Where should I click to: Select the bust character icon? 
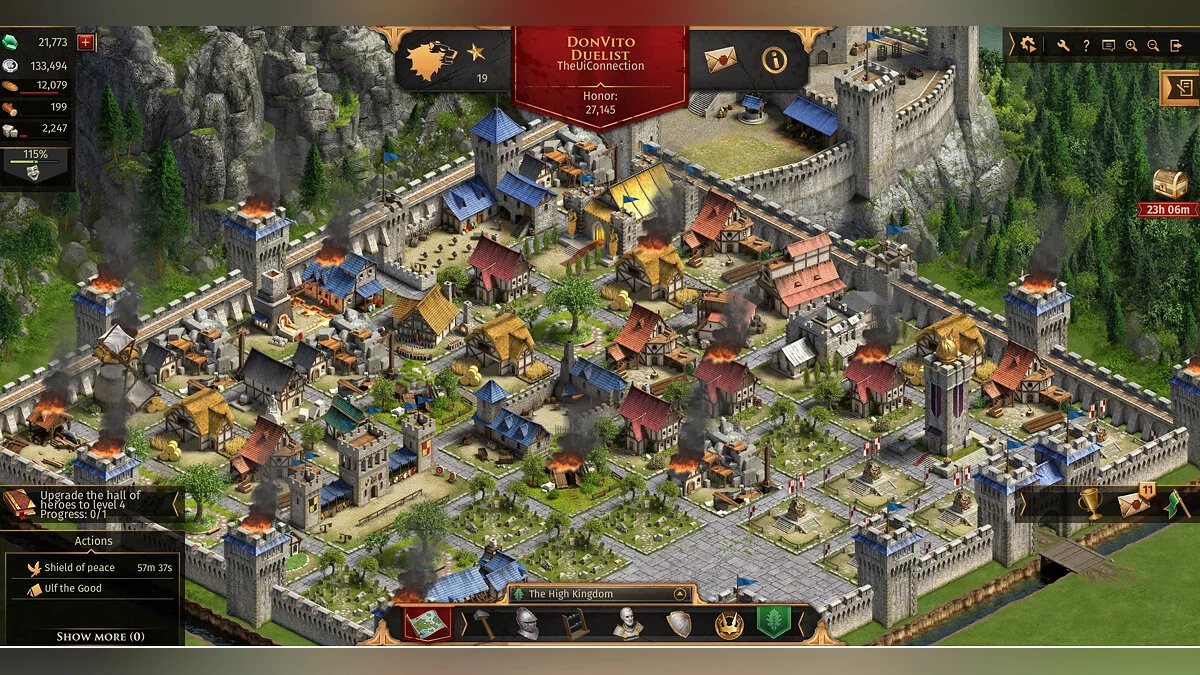coord(627,623)
